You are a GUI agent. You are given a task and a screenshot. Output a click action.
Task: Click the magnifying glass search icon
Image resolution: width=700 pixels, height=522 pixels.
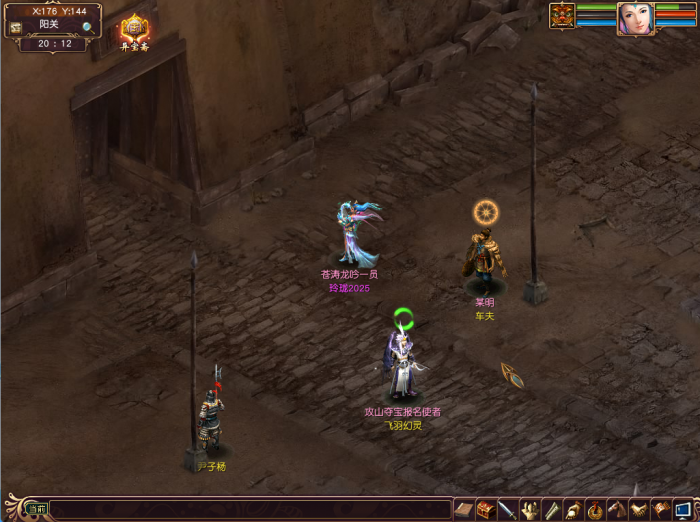click(88, 27)
